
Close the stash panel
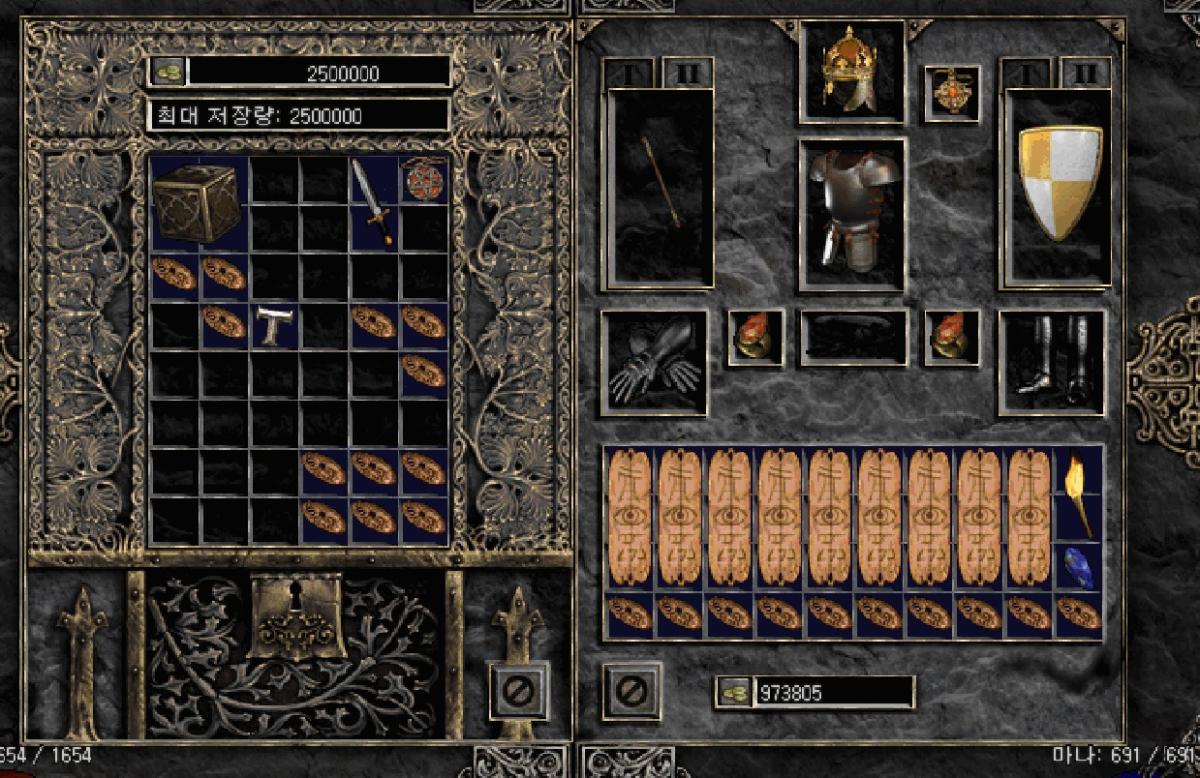[520, 689]
